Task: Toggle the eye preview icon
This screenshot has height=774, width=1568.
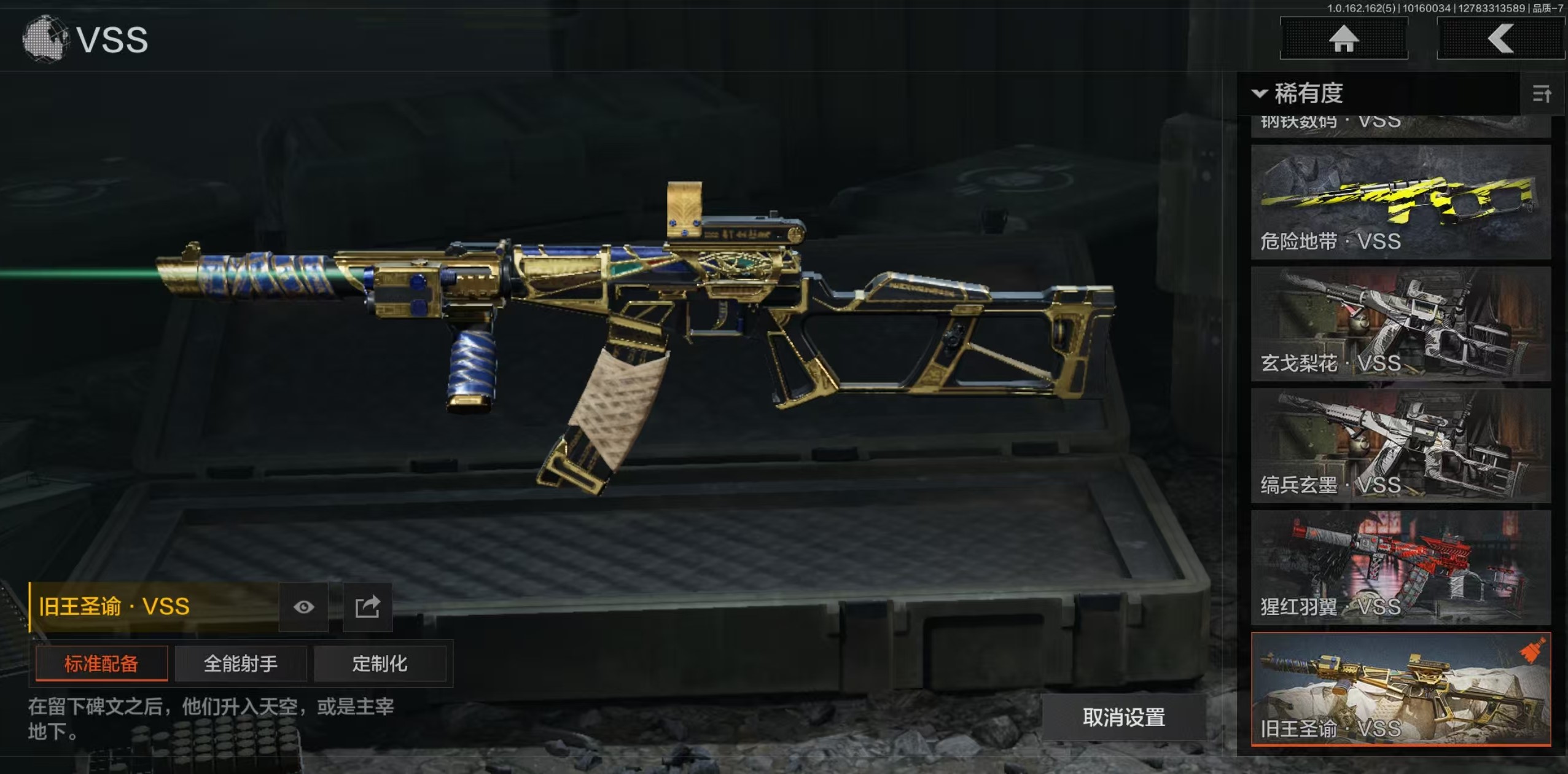Action: (x=303, y=607)
